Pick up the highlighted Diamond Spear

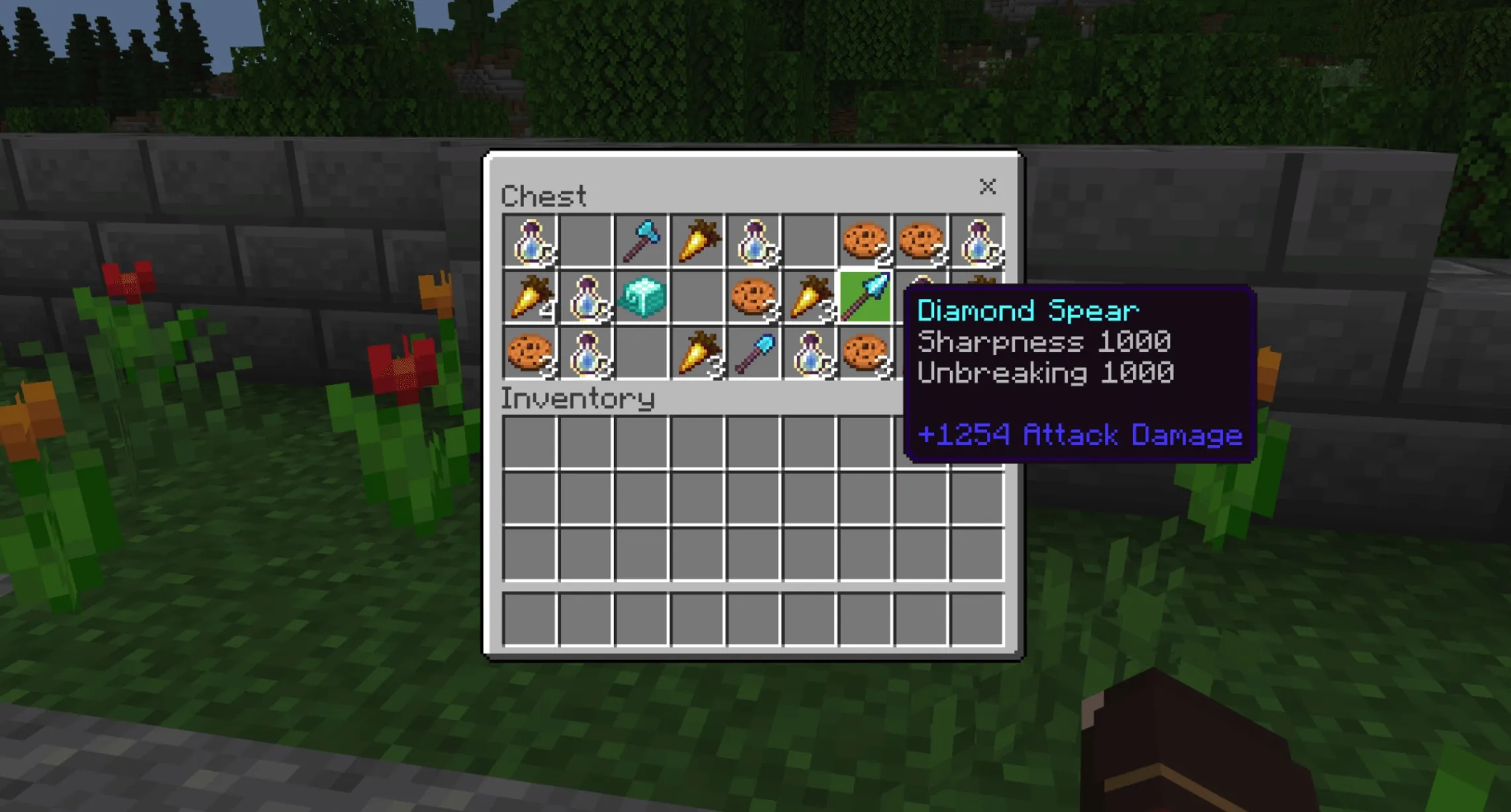tap(865, 297)
